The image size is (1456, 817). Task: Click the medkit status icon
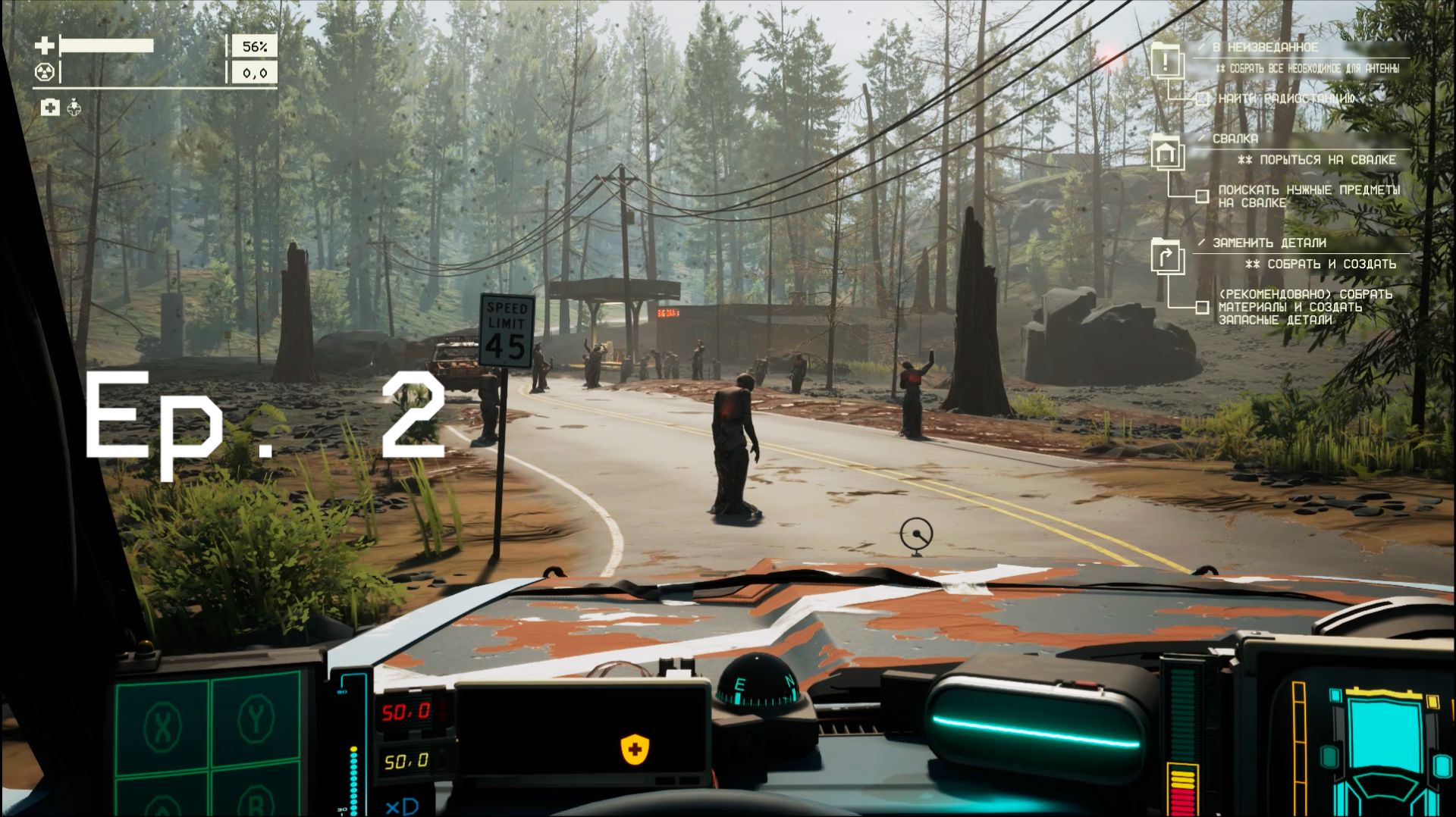click(x=50, y=108)
